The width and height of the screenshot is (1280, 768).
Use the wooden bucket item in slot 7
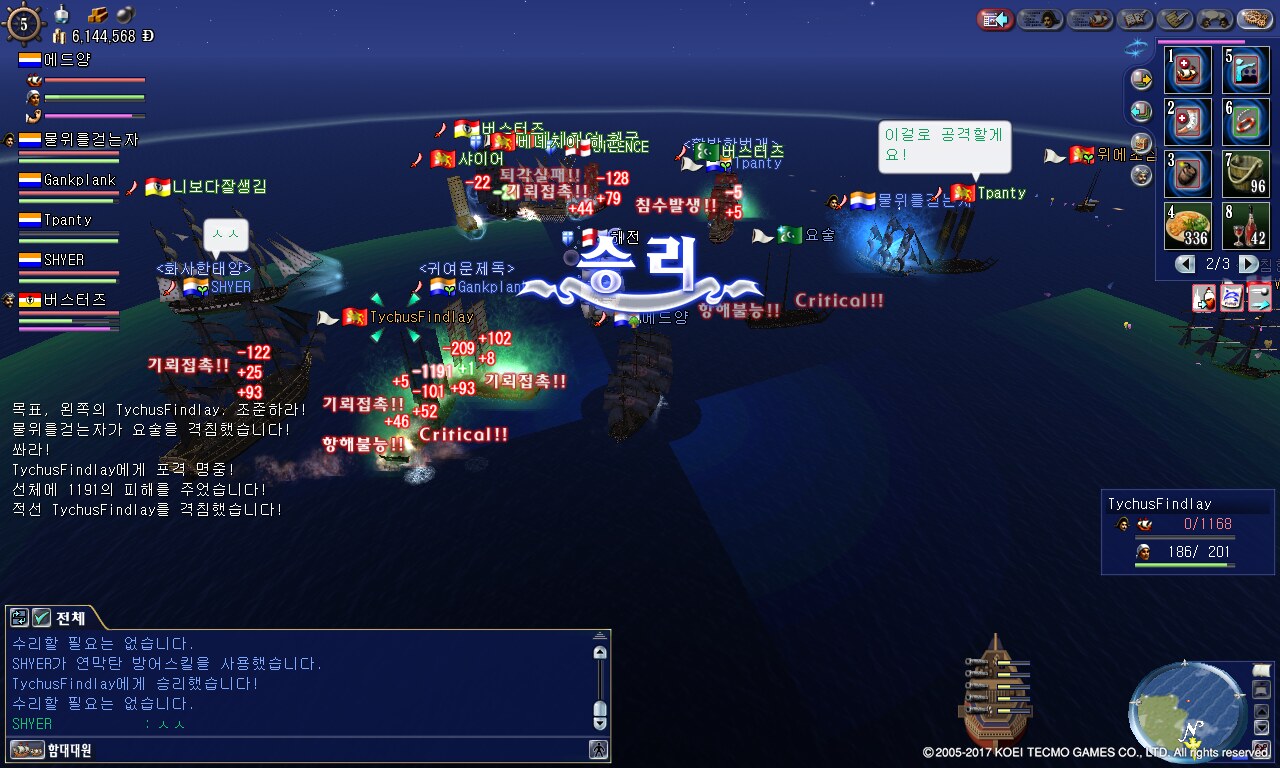click(1246, 174)
